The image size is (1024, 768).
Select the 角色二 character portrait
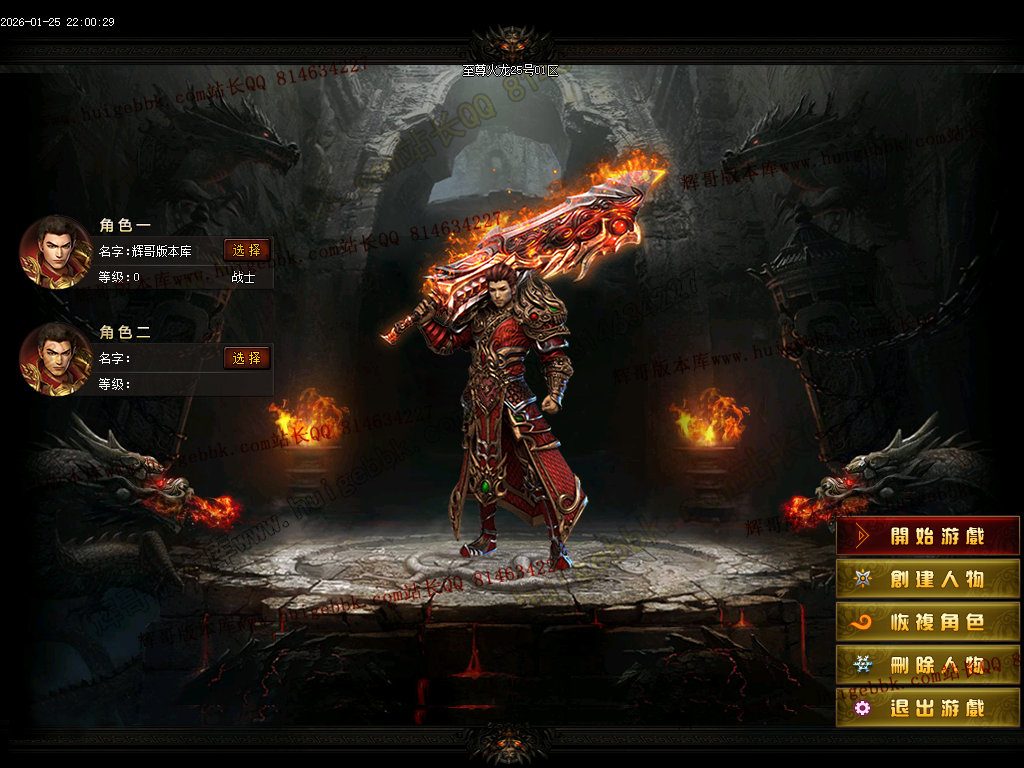(x=56, y=359)
